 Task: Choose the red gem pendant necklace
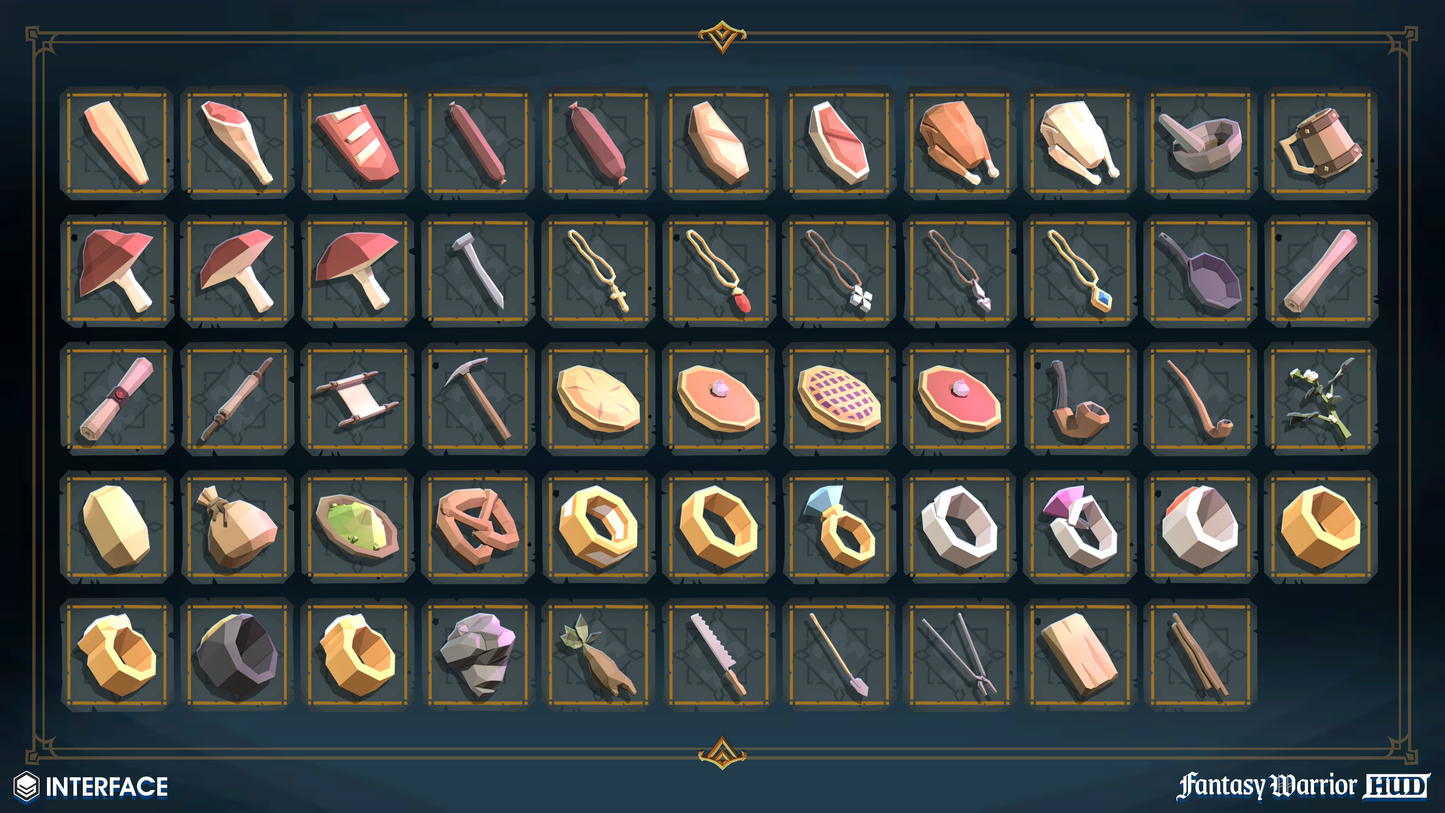pyautogui.click(x=718, y=271)
